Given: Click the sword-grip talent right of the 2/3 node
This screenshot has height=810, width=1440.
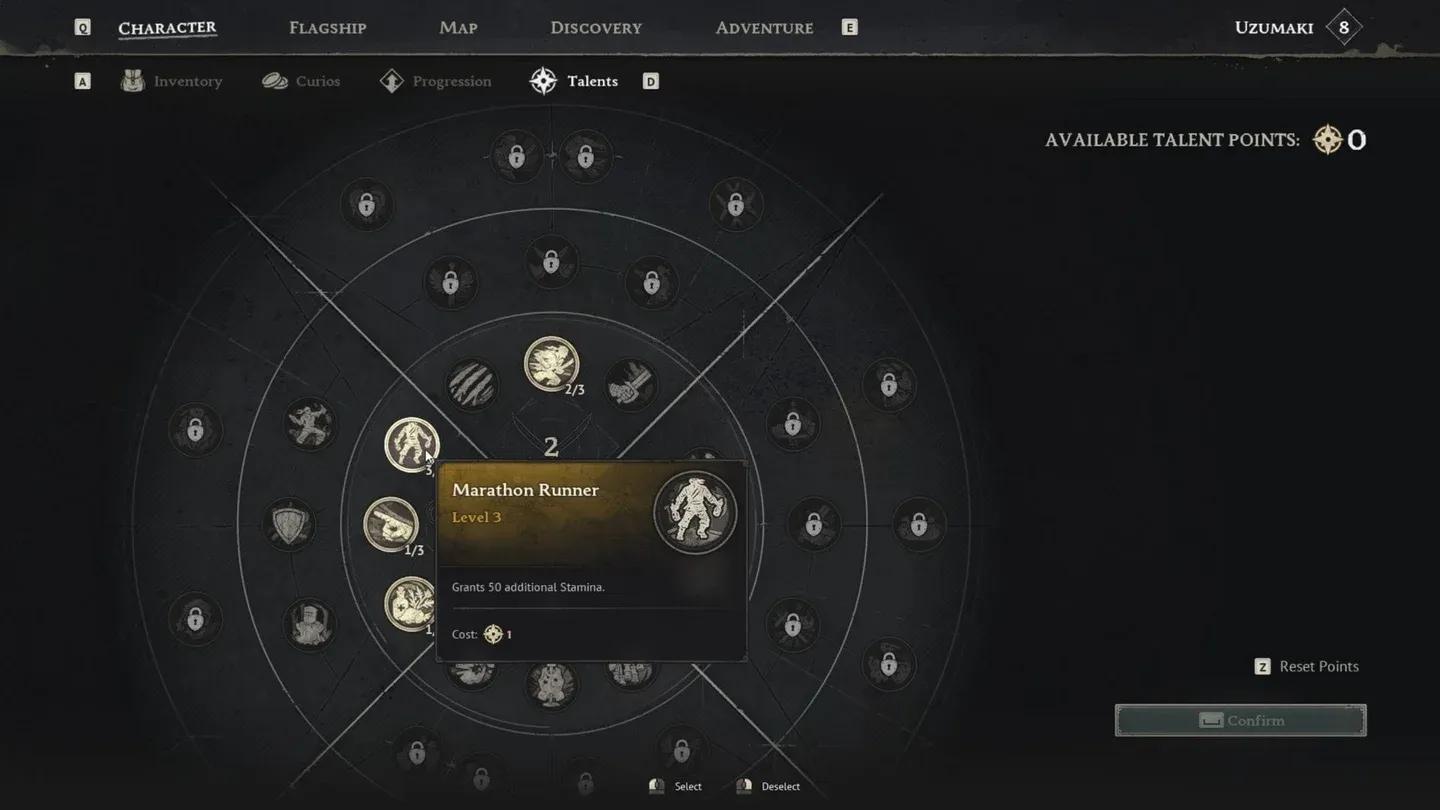Looking at the screenshot, I should [x=628, y=383].
